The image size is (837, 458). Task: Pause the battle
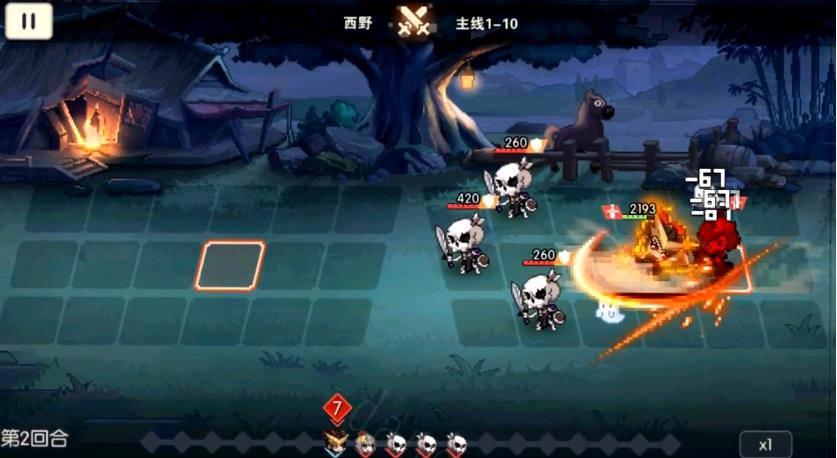pos(29,21)
